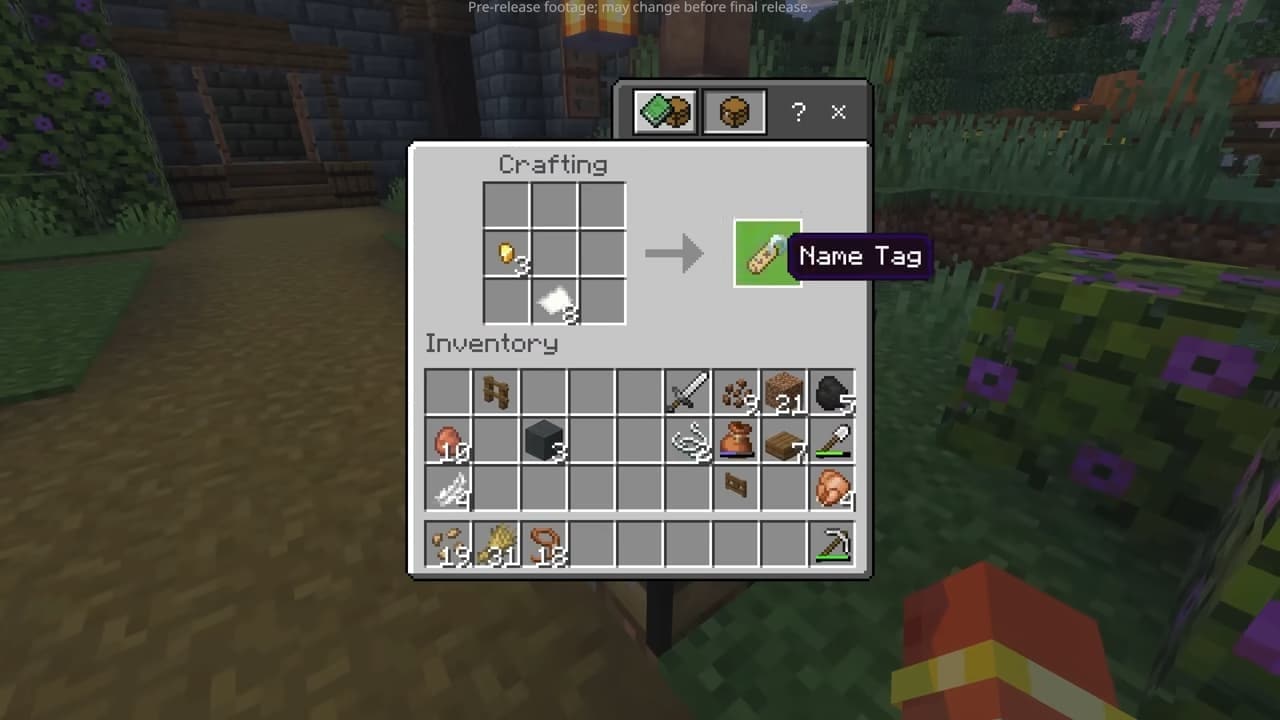Choose the pickaxe in the hotbar
The height and width of the screenshot is (720, 1280).
click(x=832, y=545)
